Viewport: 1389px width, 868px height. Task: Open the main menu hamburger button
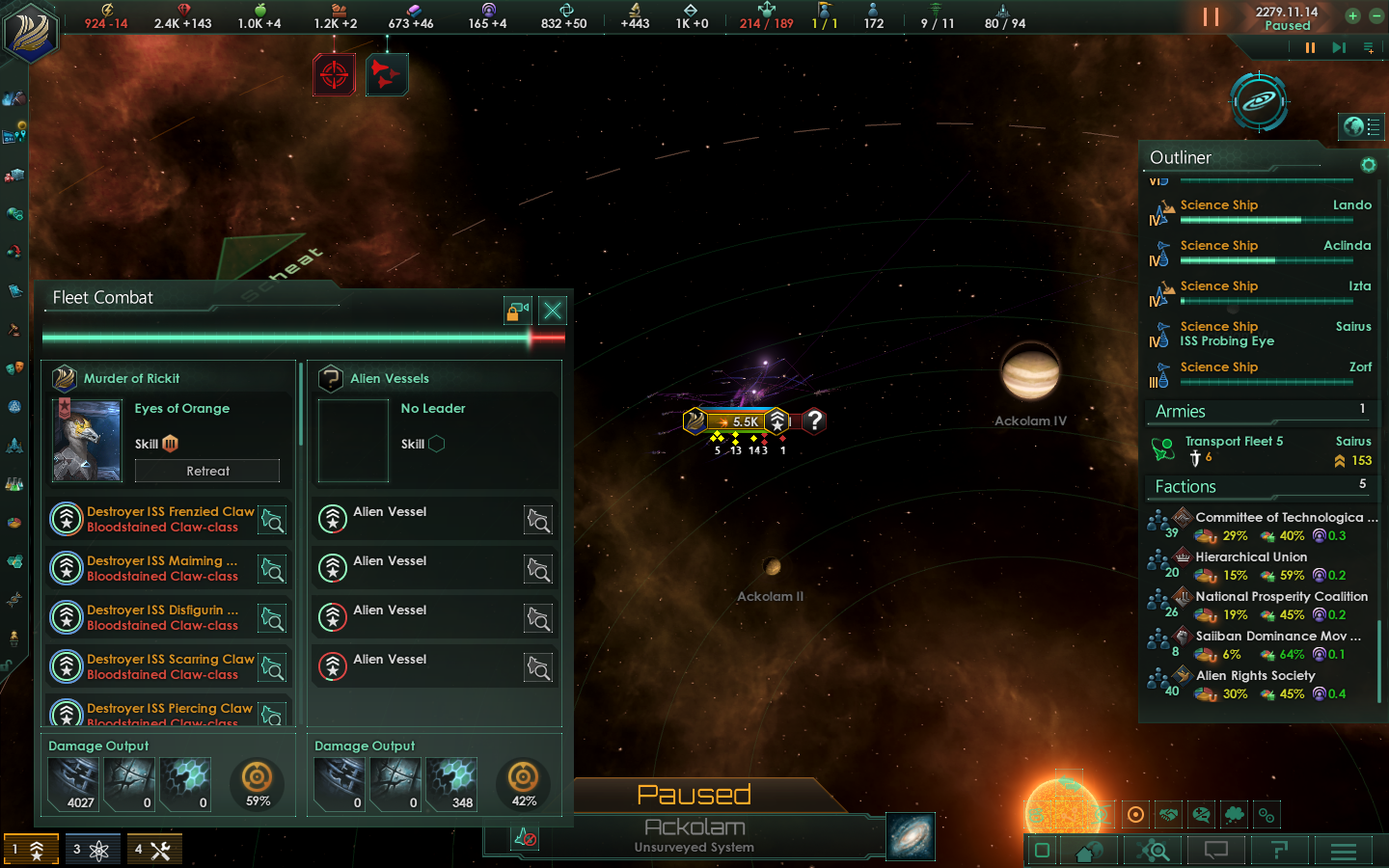tap(1343, 851)
